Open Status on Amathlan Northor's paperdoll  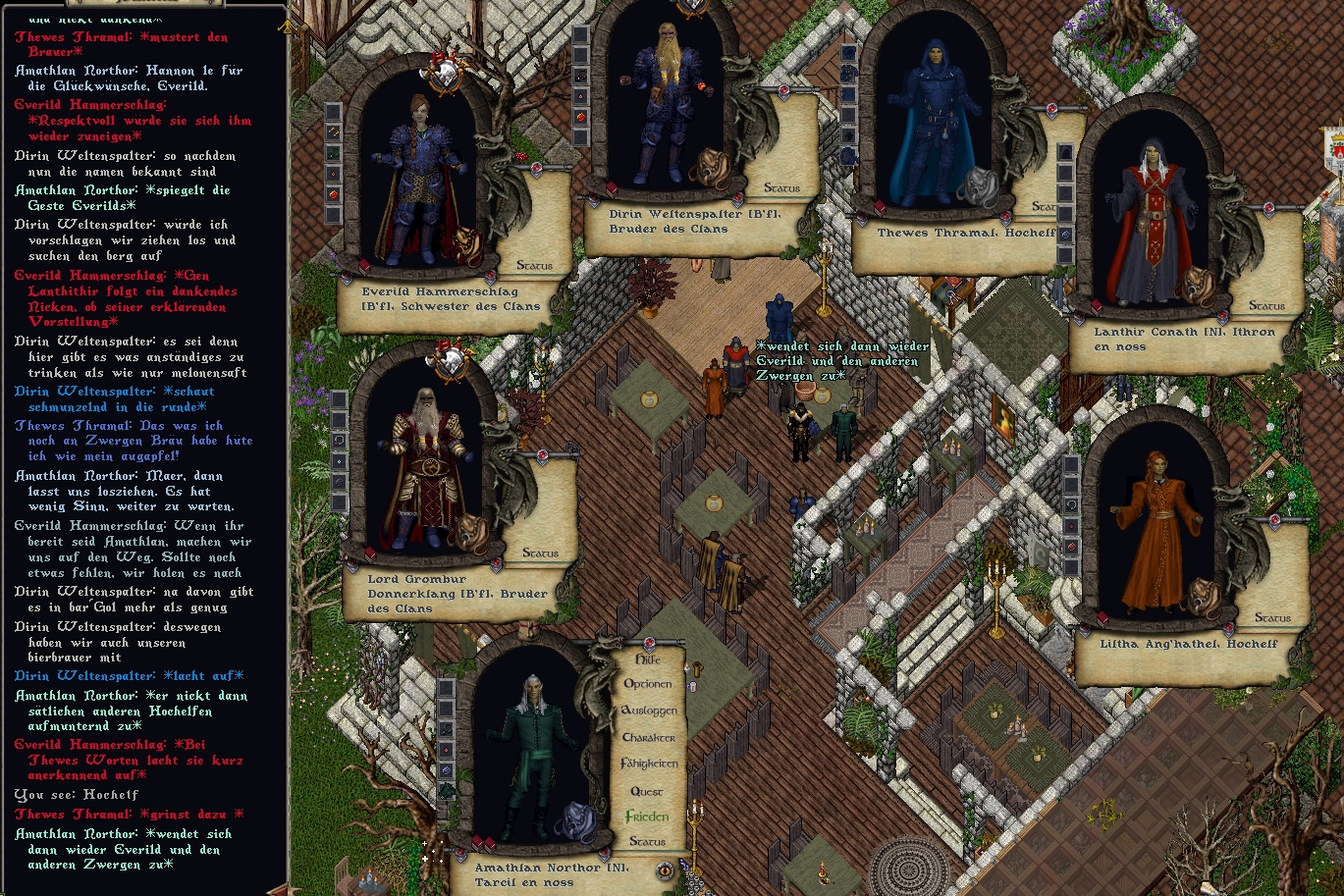tap(647, 842)
